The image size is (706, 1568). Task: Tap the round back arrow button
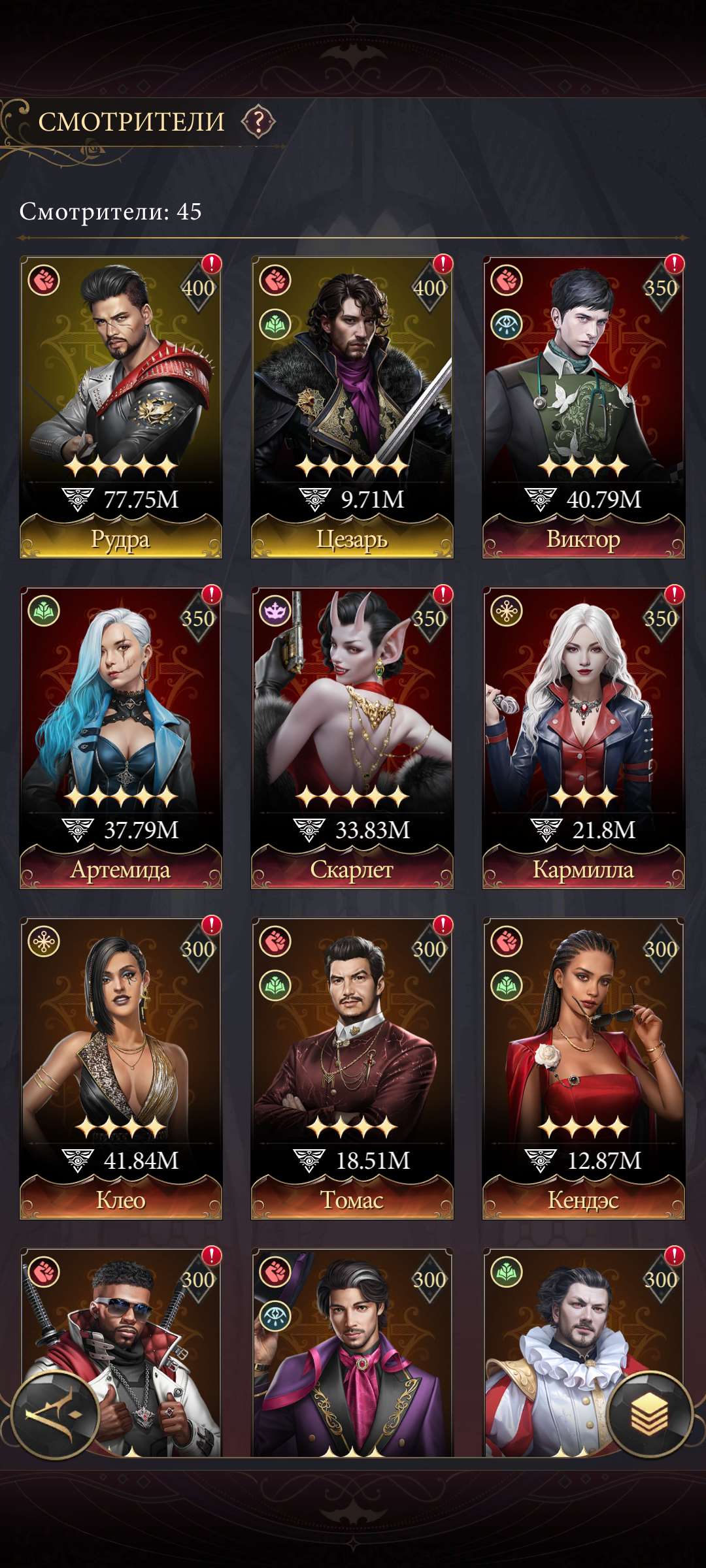click(x=55, y=1416)
